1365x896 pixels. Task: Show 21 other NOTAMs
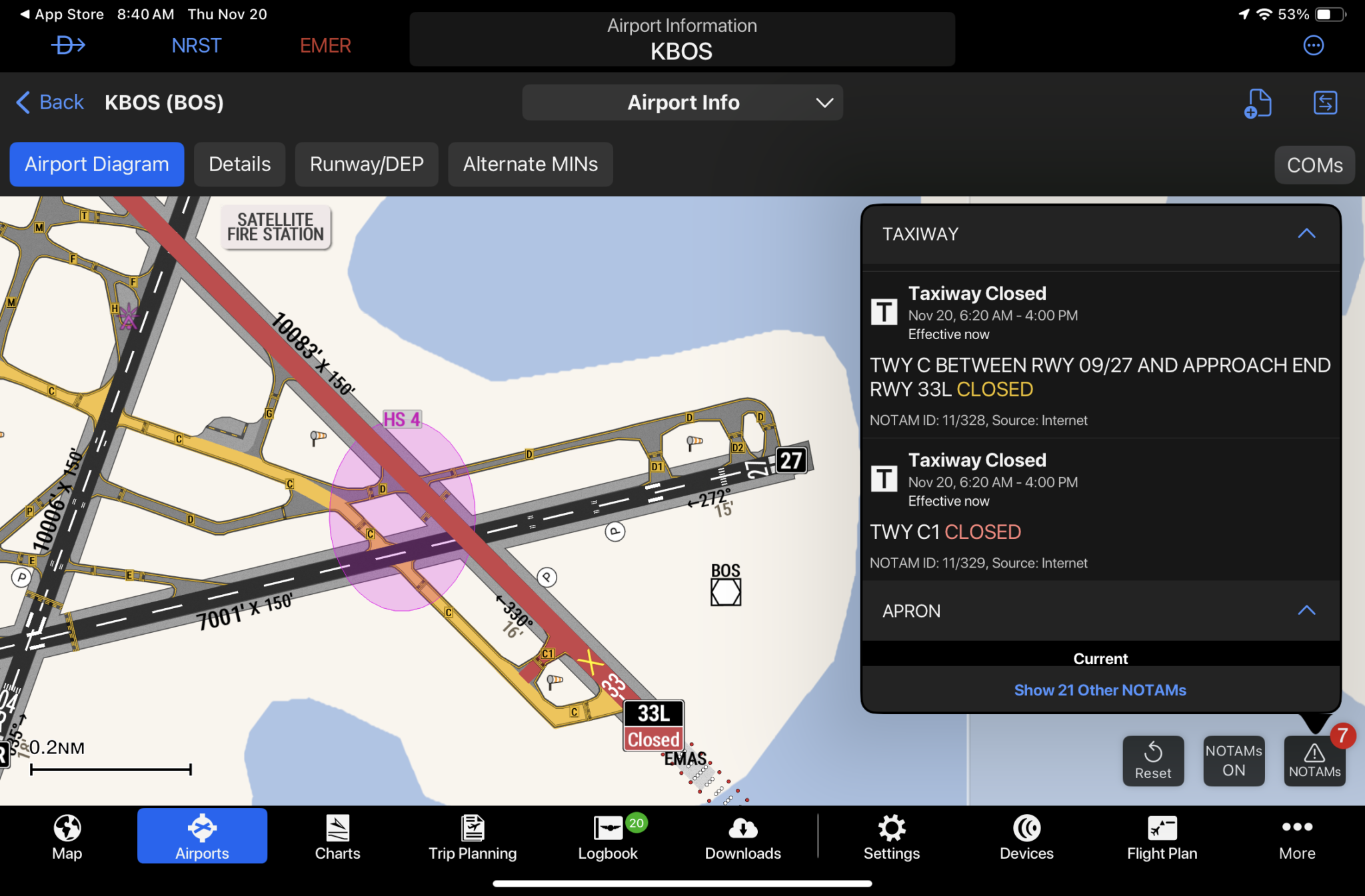pyautogui.click(x=1100, y=689)
